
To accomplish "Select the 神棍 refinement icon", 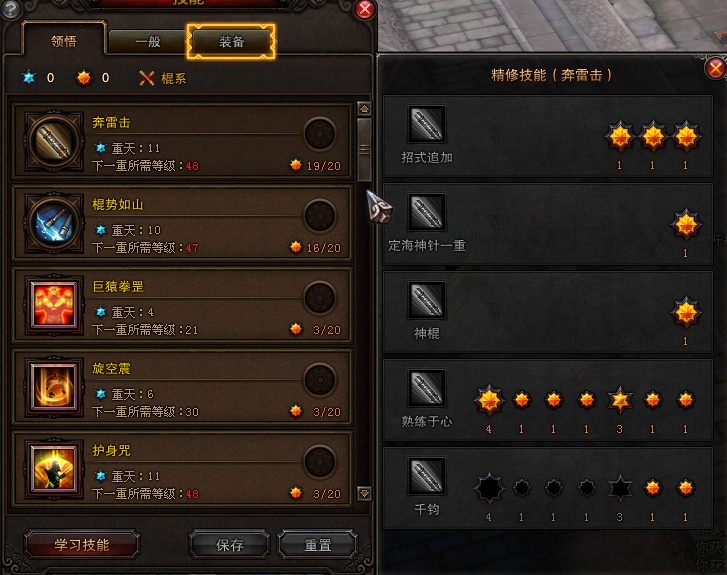I will click(427, 300).
